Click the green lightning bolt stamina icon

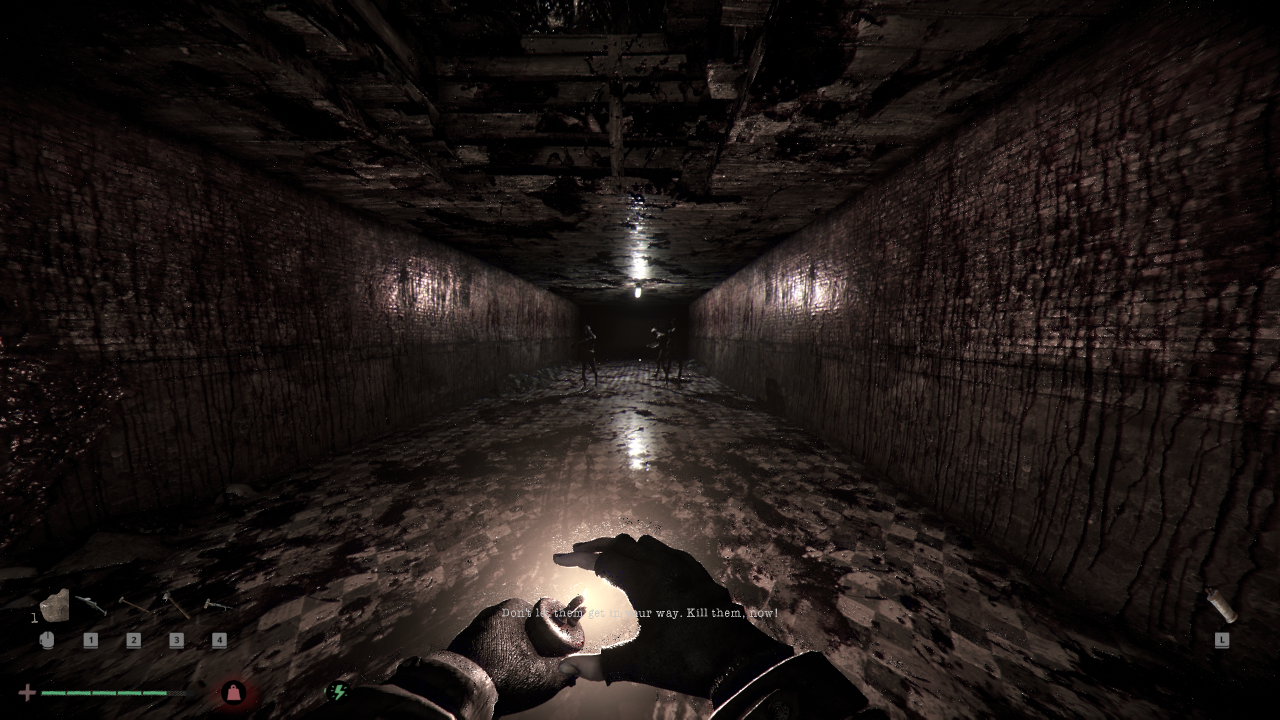(338, 690)
